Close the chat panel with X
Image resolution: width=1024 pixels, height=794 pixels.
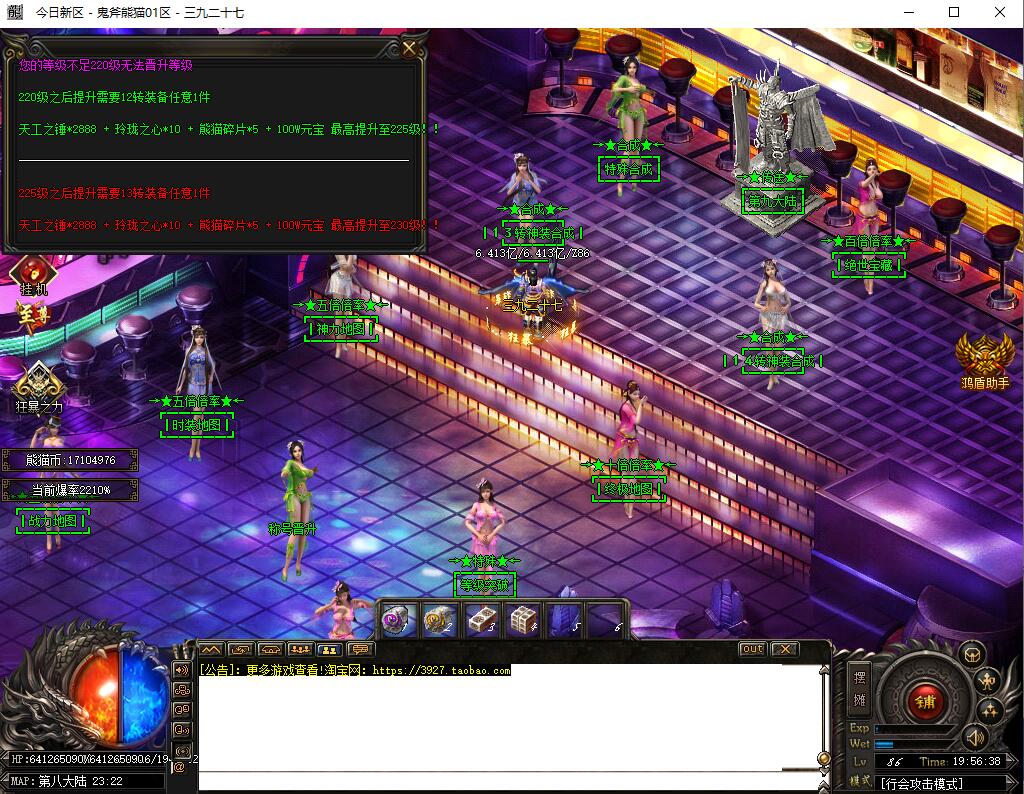[785, 649]
